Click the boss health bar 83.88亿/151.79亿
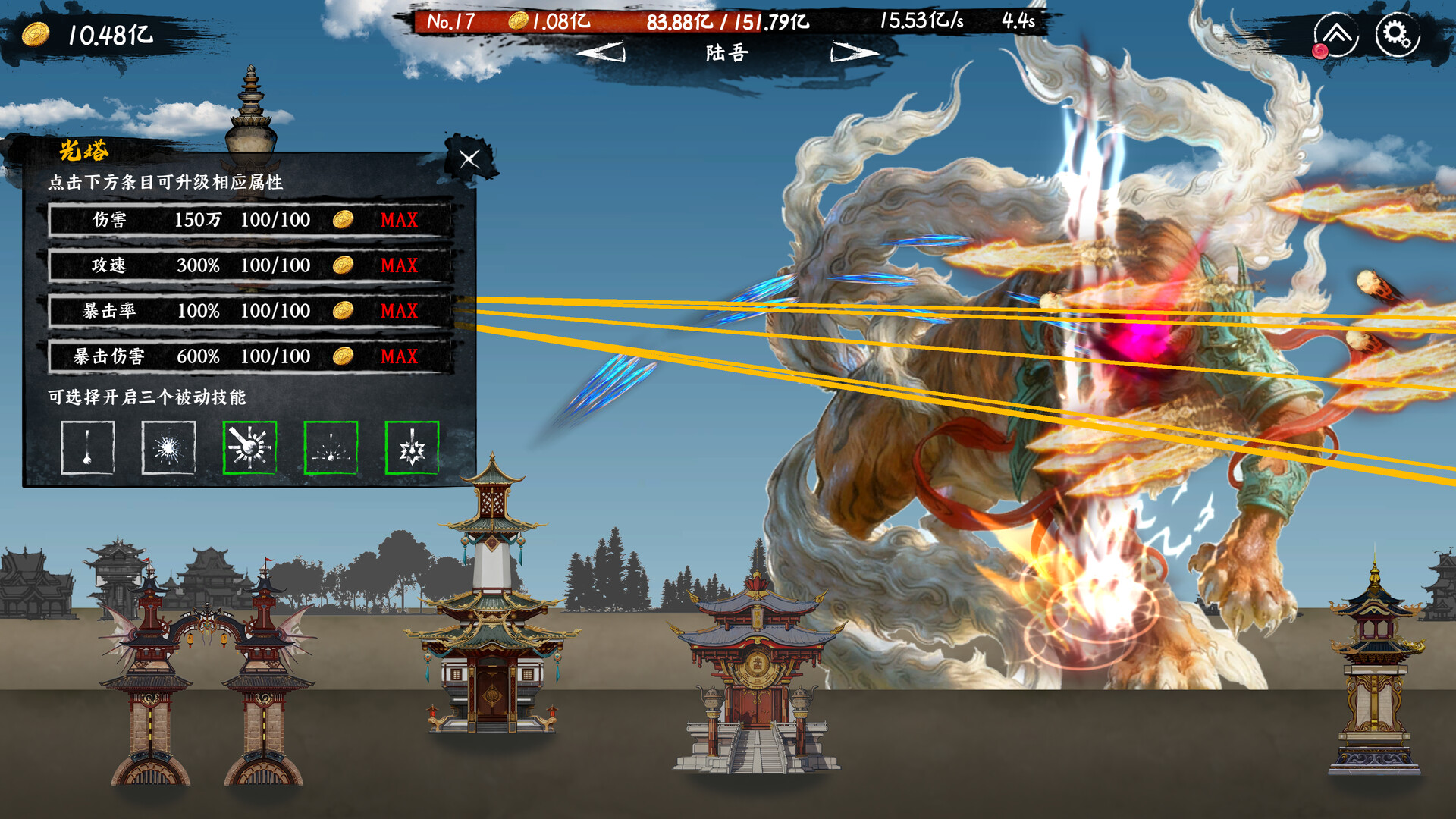The image size is (1456, 819). point(726,24)
